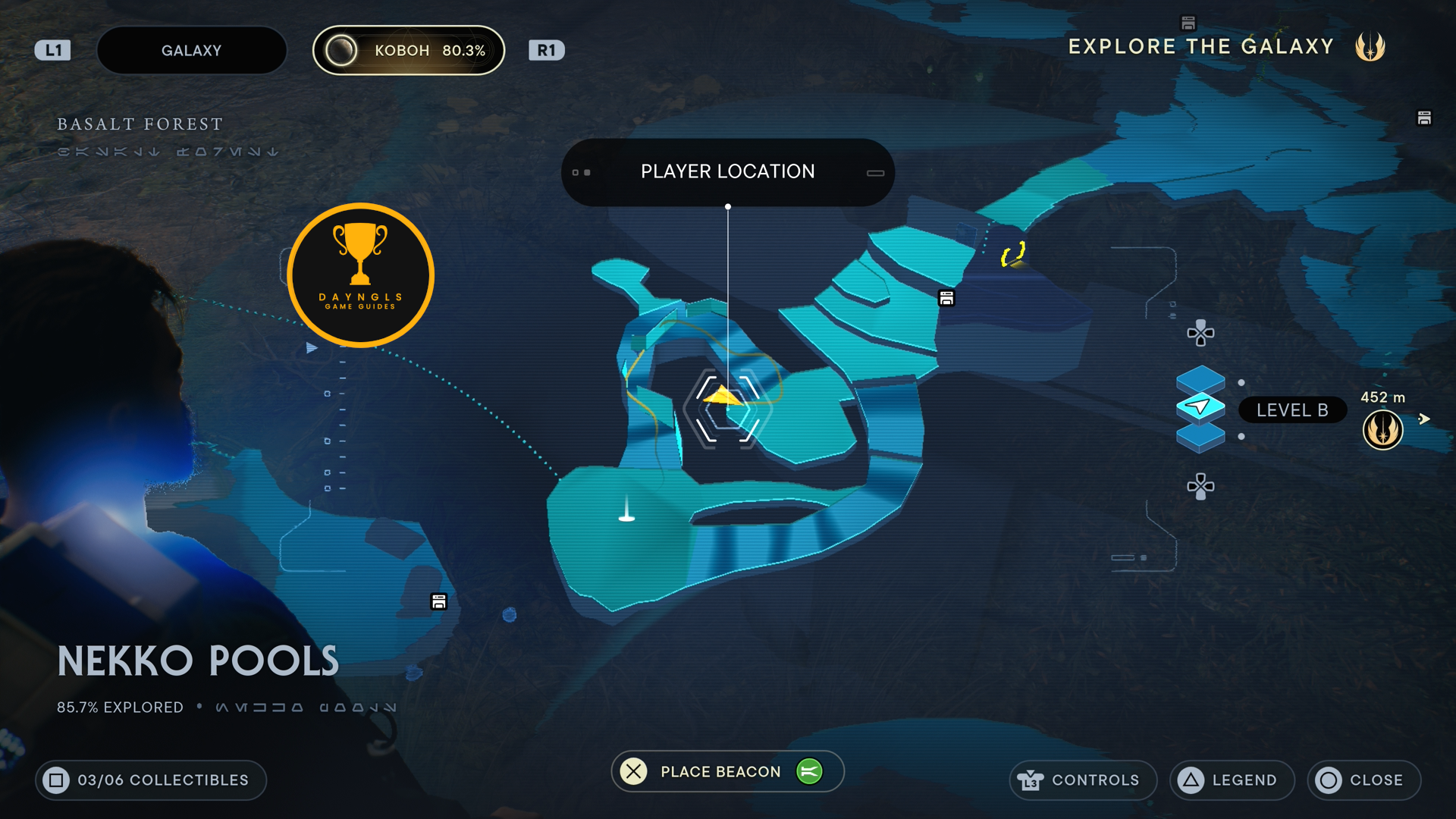This screenshot has height=819, width=1456.
Task: Open the Controls panel
Action: pyautogui.click(x=1082, y=780)
